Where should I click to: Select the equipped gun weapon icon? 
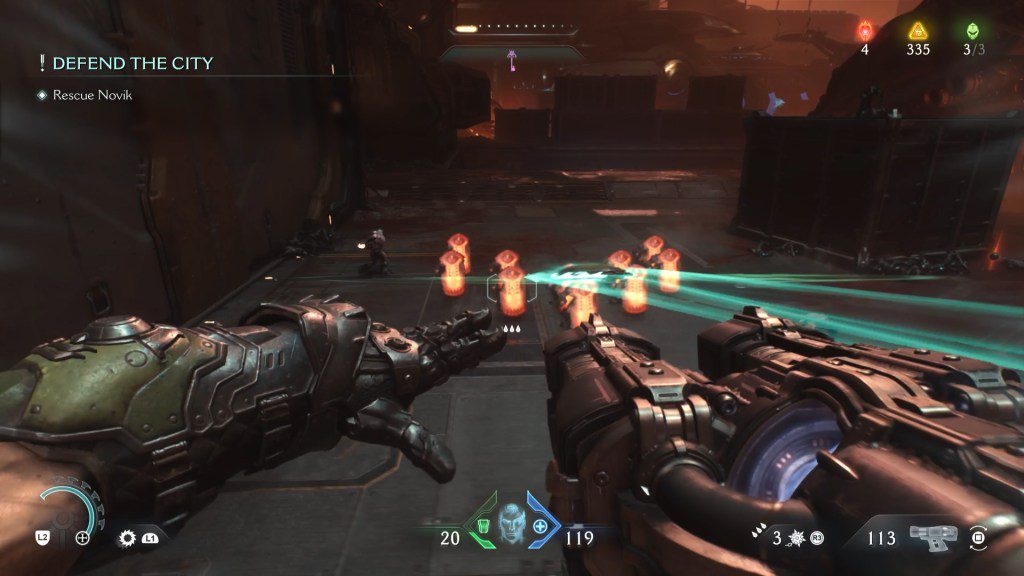point(933,537)
